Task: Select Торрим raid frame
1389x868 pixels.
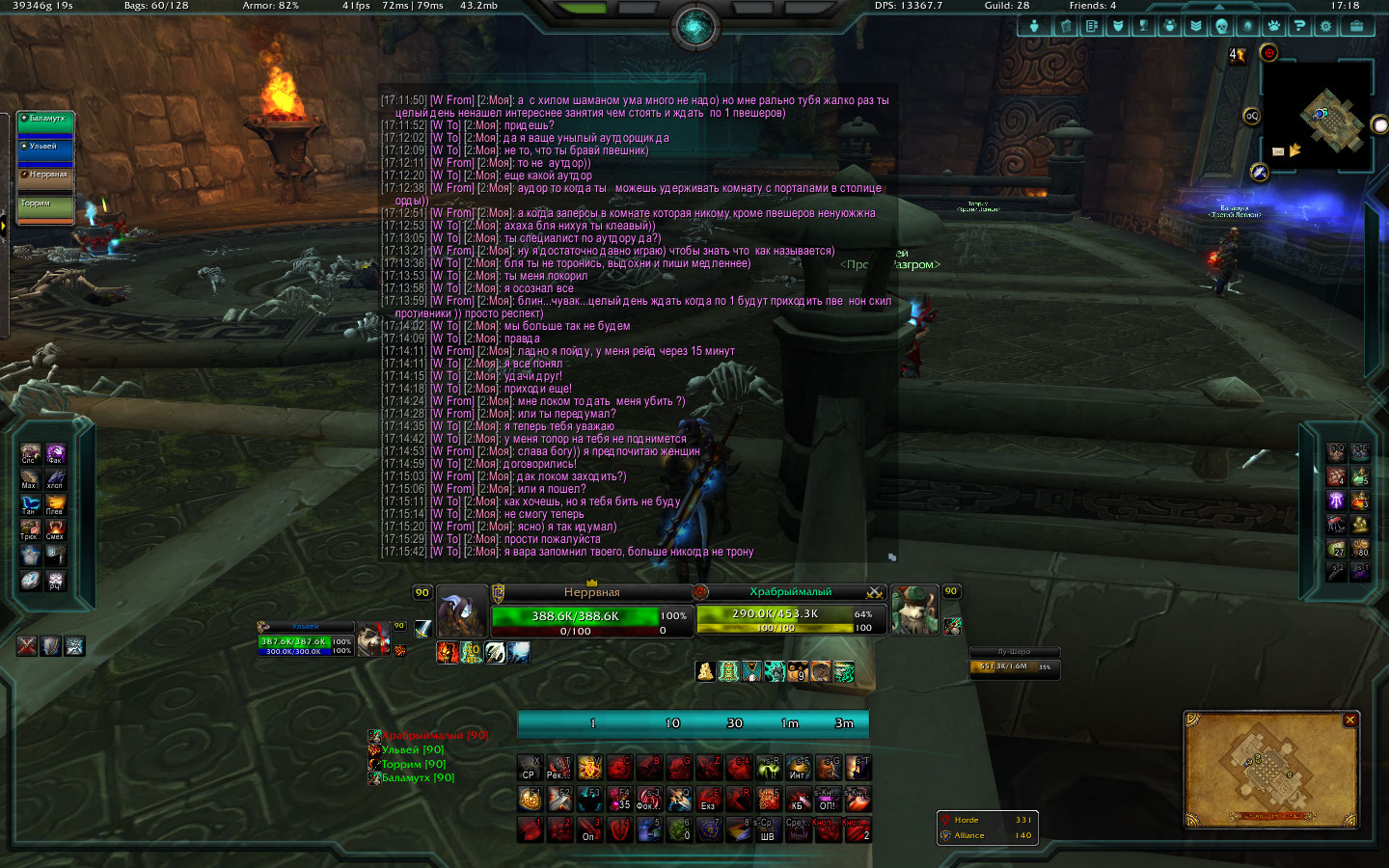Action: [x=45, y=208]
